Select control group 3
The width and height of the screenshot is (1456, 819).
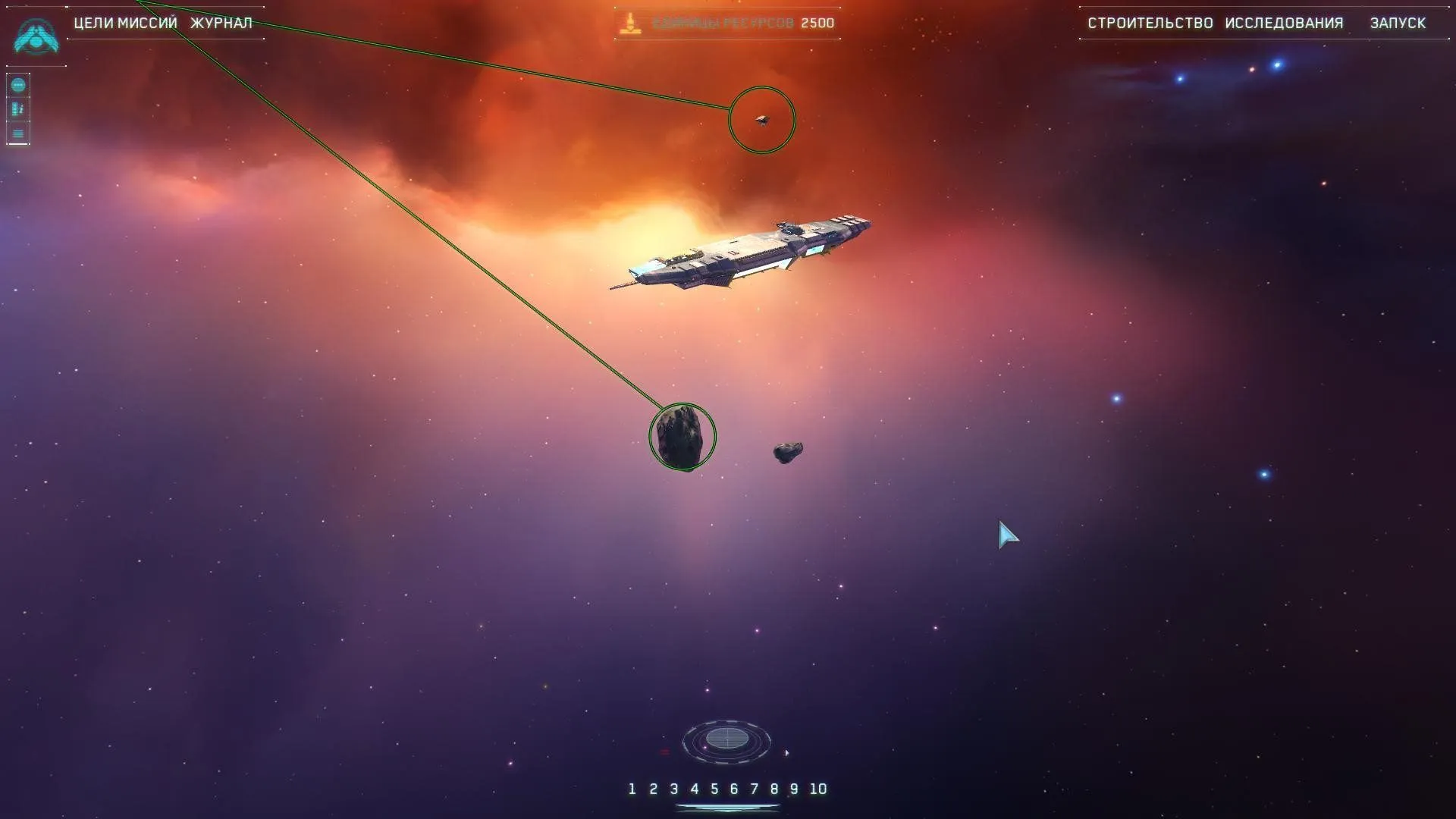[673, 789]
